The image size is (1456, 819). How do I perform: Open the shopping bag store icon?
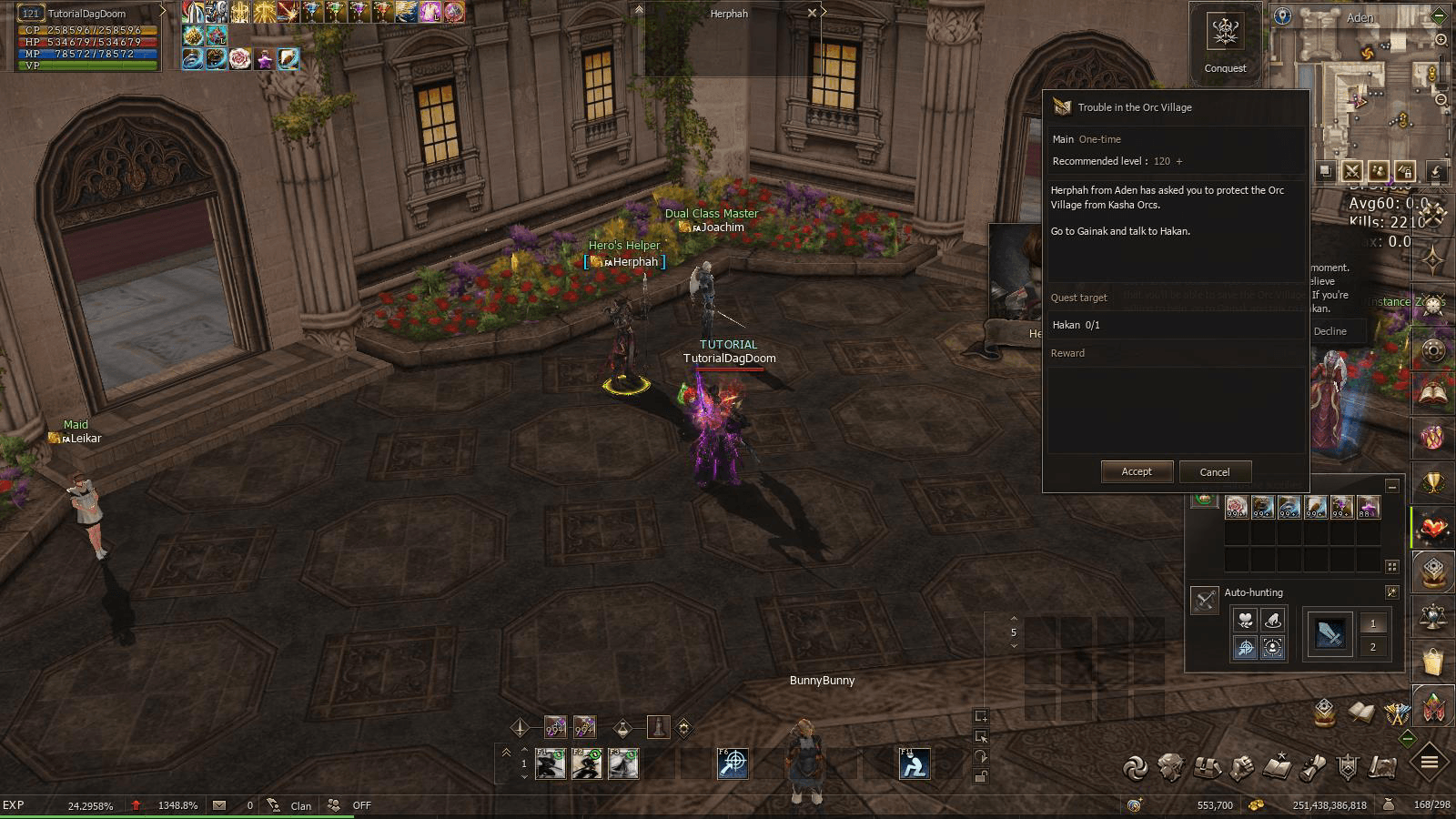click(x=1433, y=662)
